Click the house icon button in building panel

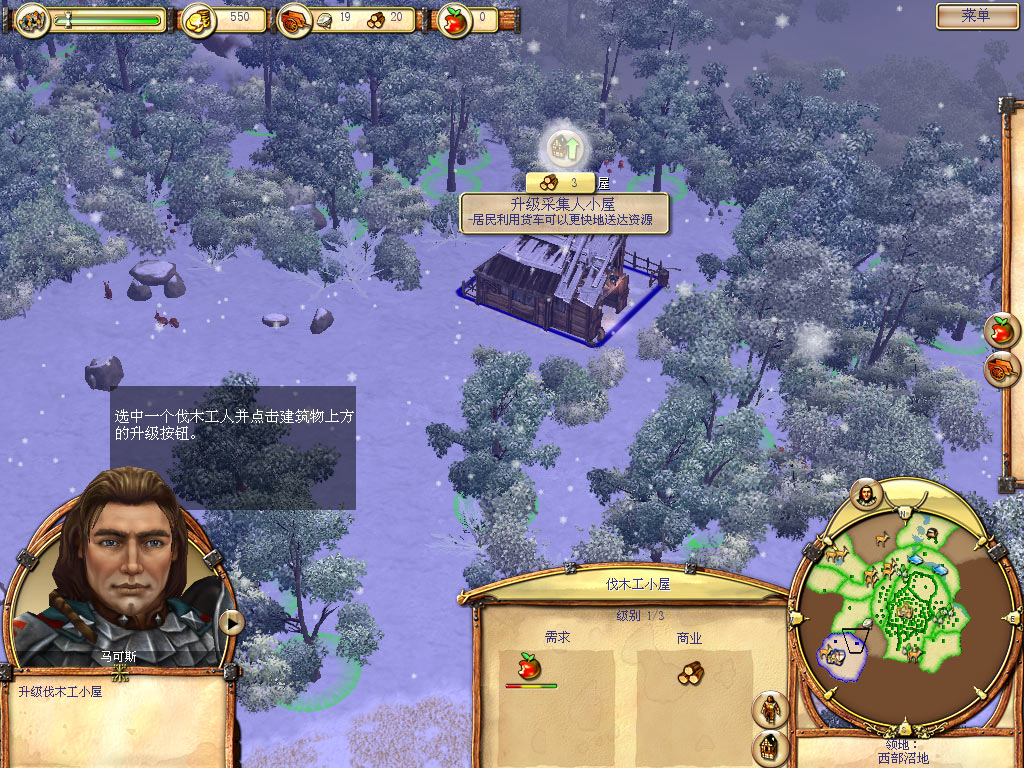click(x=770, y=747)
